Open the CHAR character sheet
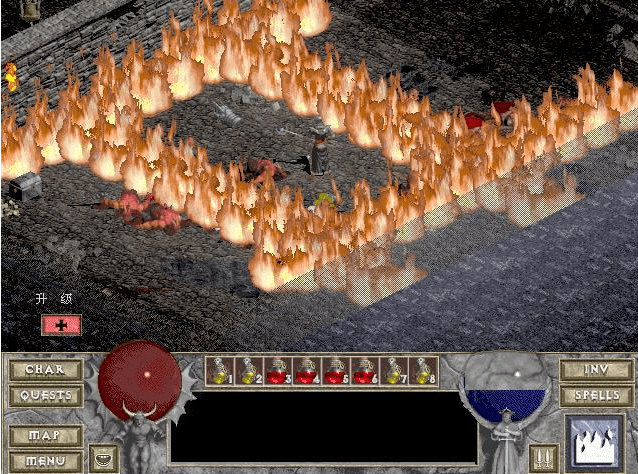The height and width of the screenshot is (474, 638). pos(45,370)
